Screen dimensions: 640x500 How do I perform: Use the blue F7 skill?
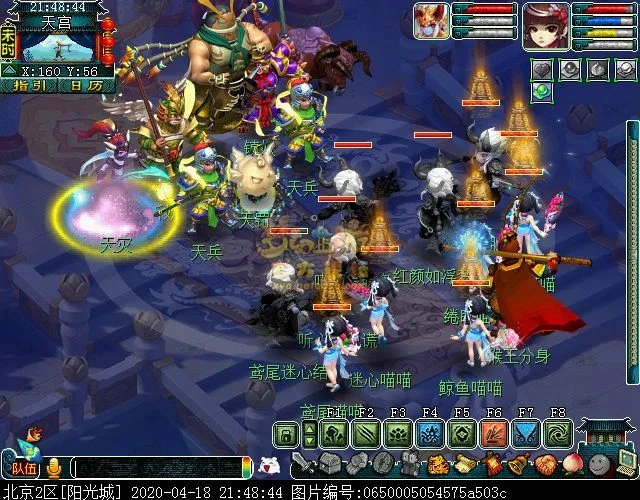(x=526, y=434)
